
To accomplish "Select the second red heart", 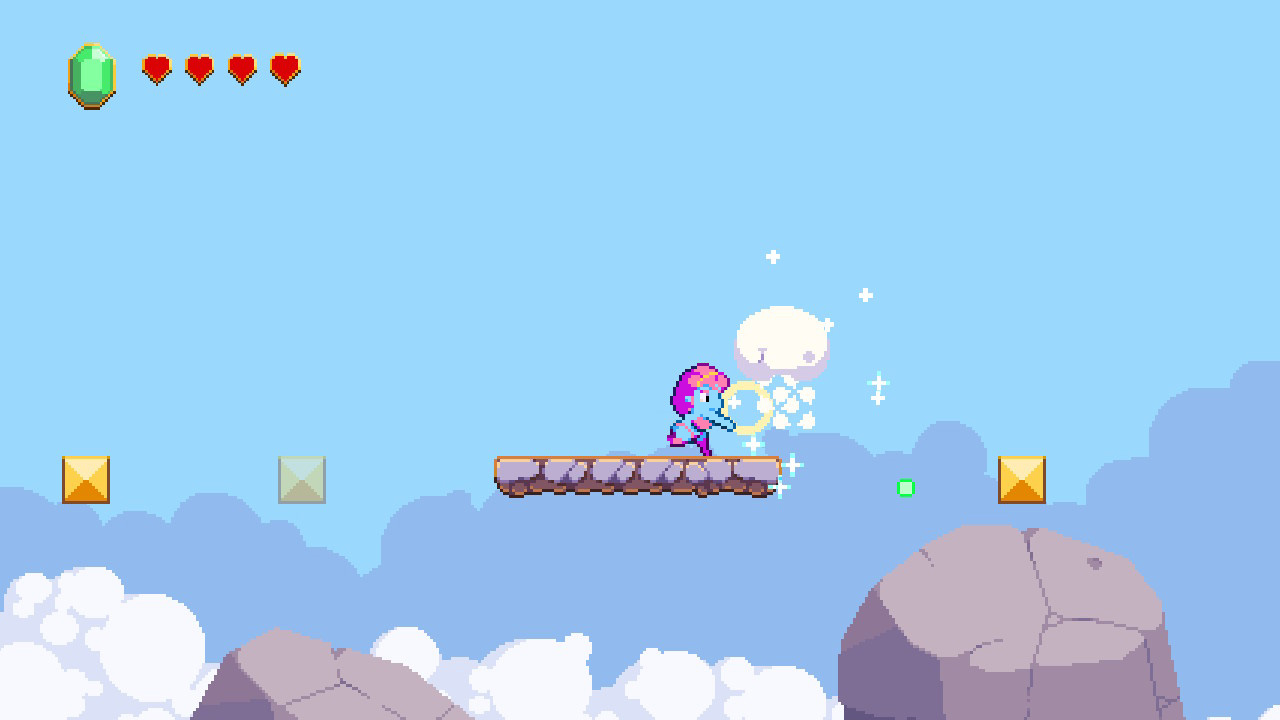I will (x=198, y=70).
